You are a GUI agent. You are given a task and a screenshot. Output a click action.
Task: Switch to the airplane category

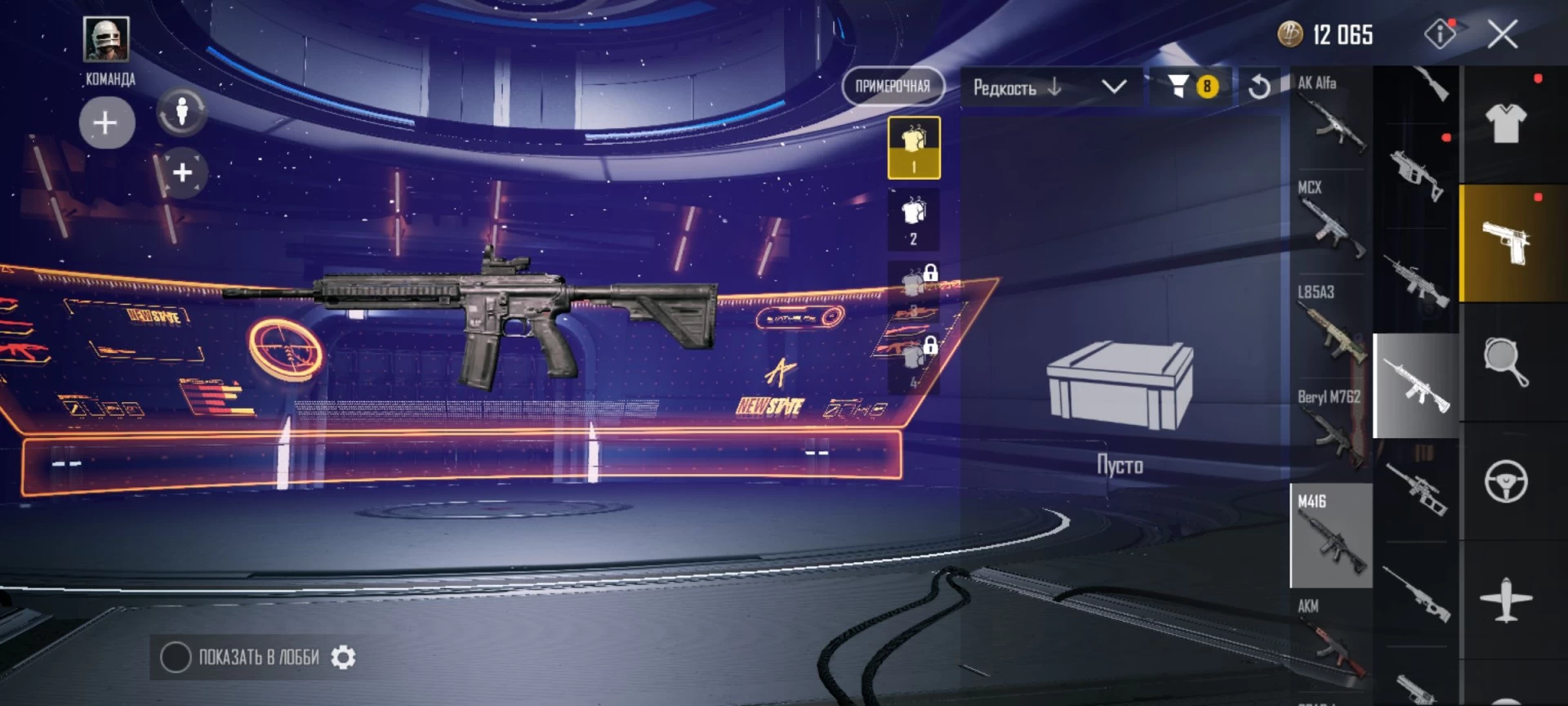click(1506, 601)
